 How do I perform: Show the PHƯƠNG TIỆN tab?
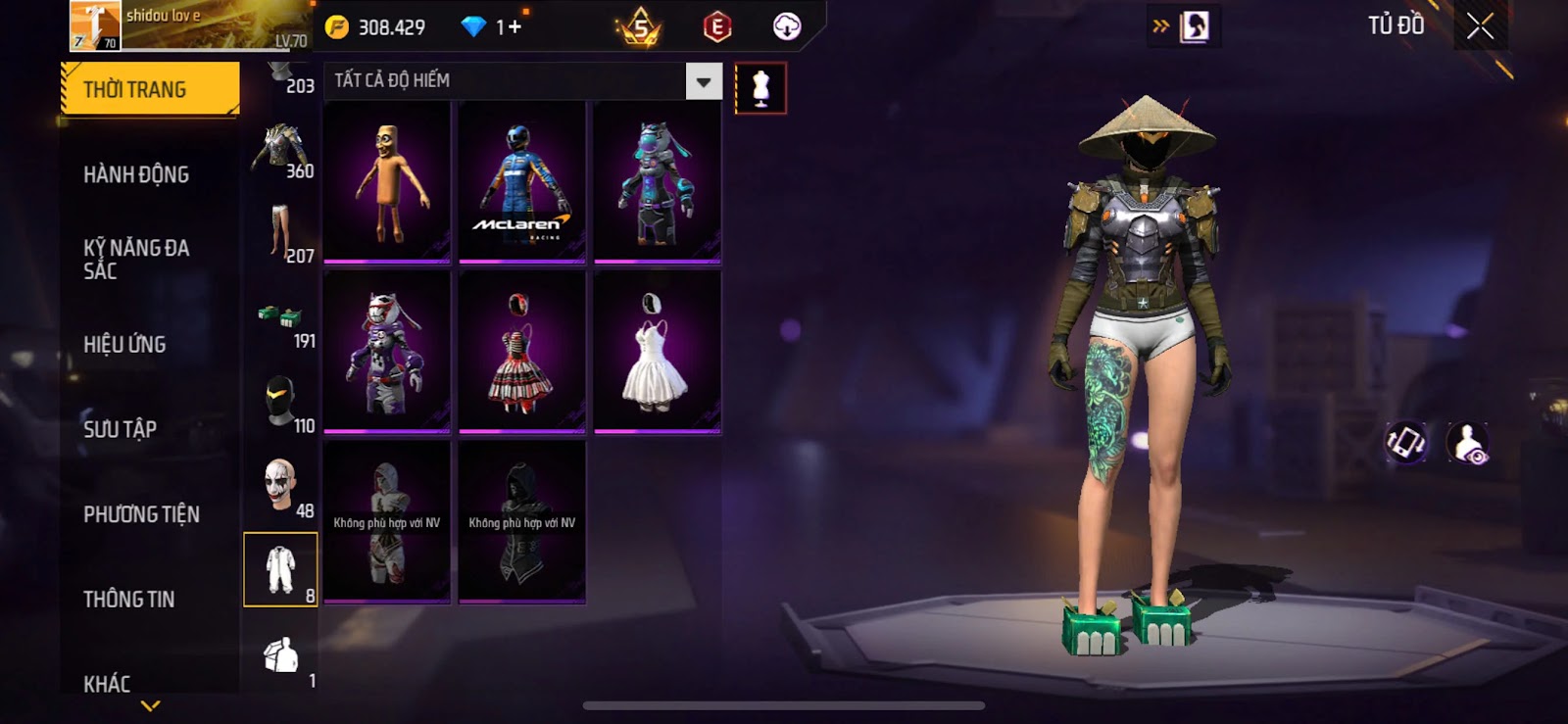click(141, 514)
